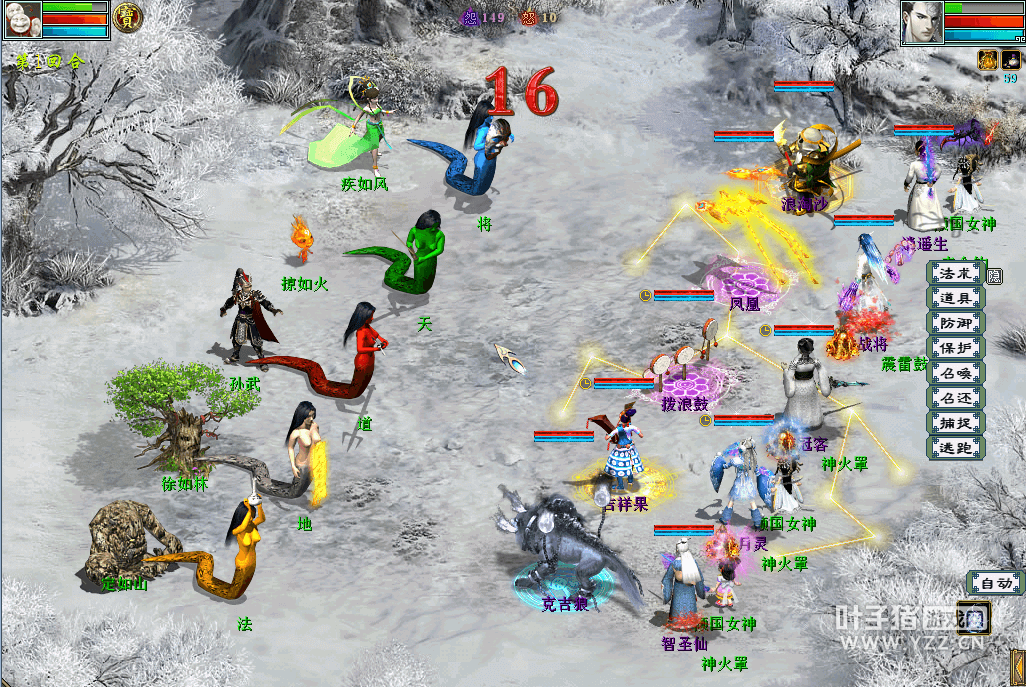Choose the 召唤 summon command
The width and height of the screenshot is (1026, 687).
(x=955, y=373)
